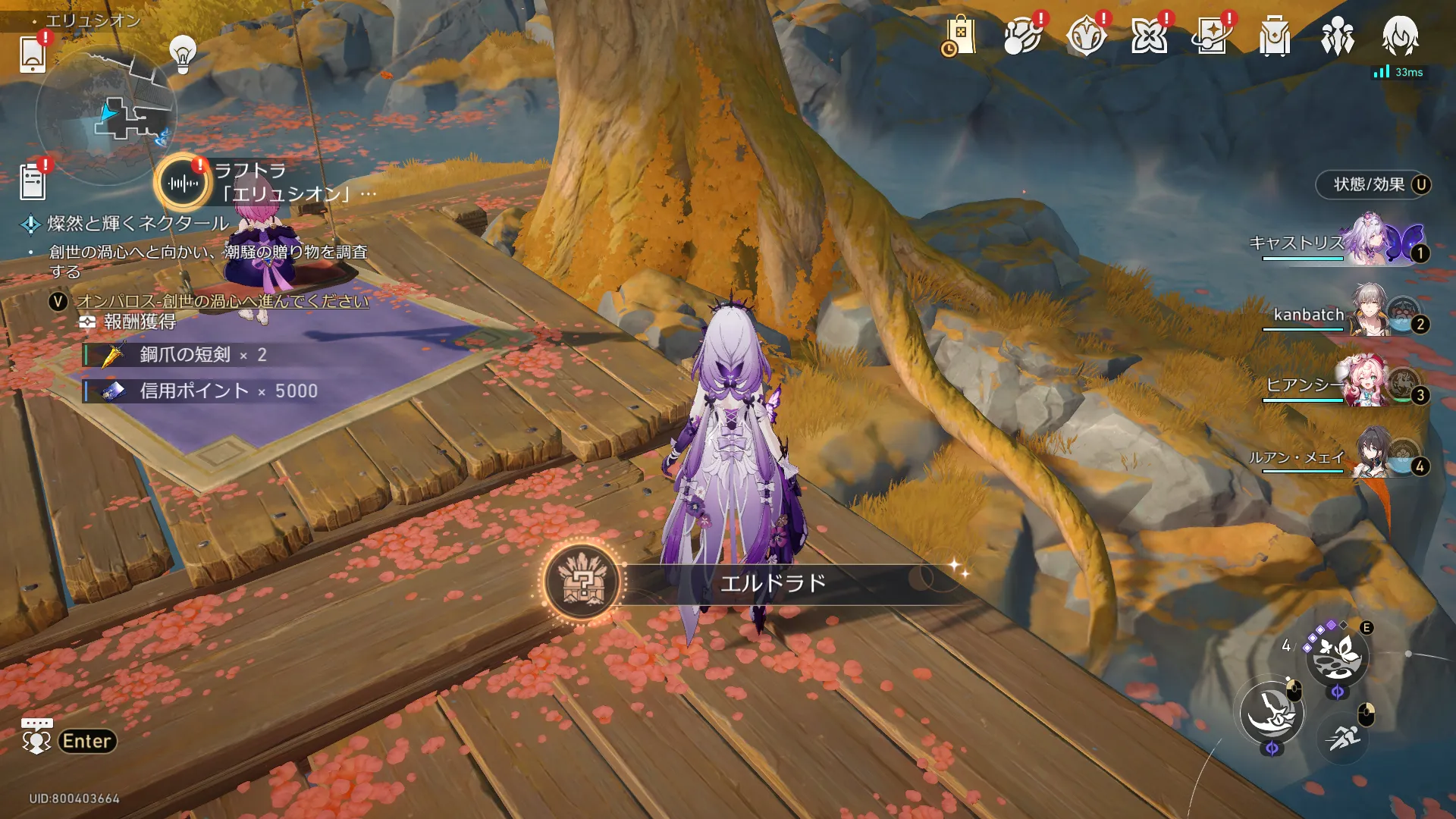Open the lightbulb hint icon
Image resolution: width=1456 pixels, height=819 pixels.
183,54
